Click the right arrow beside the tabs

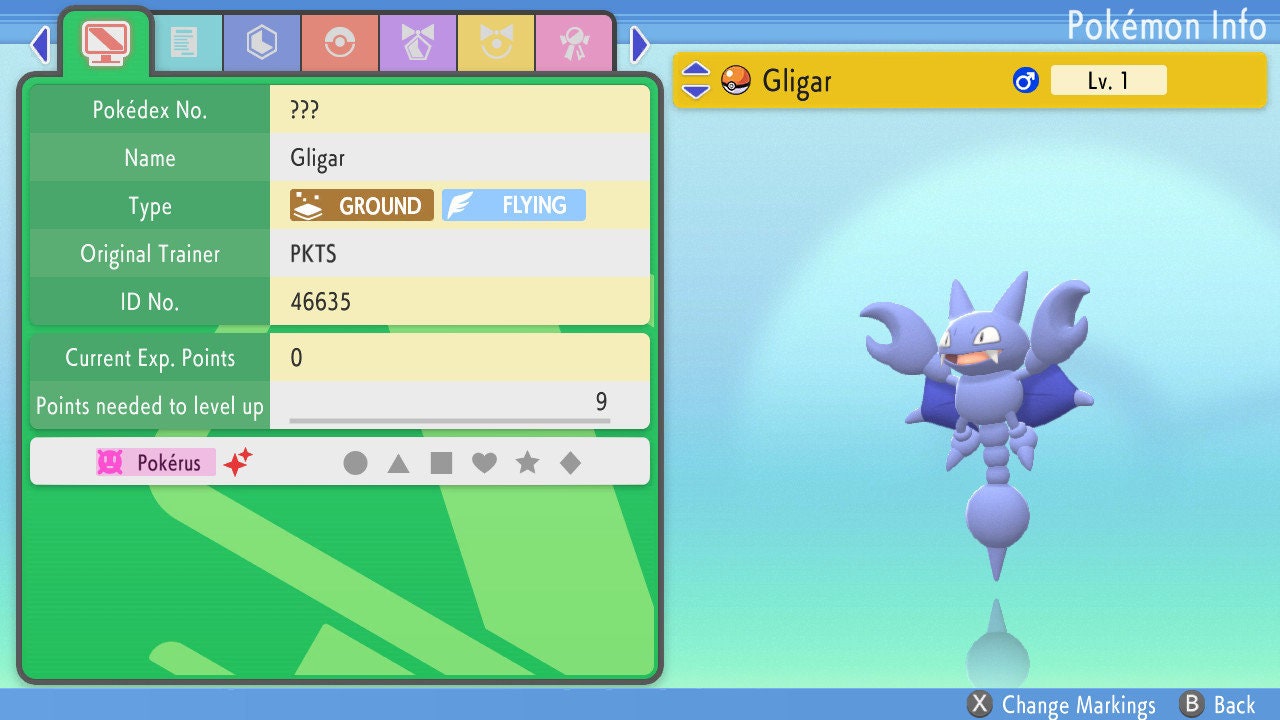point(640,44)
